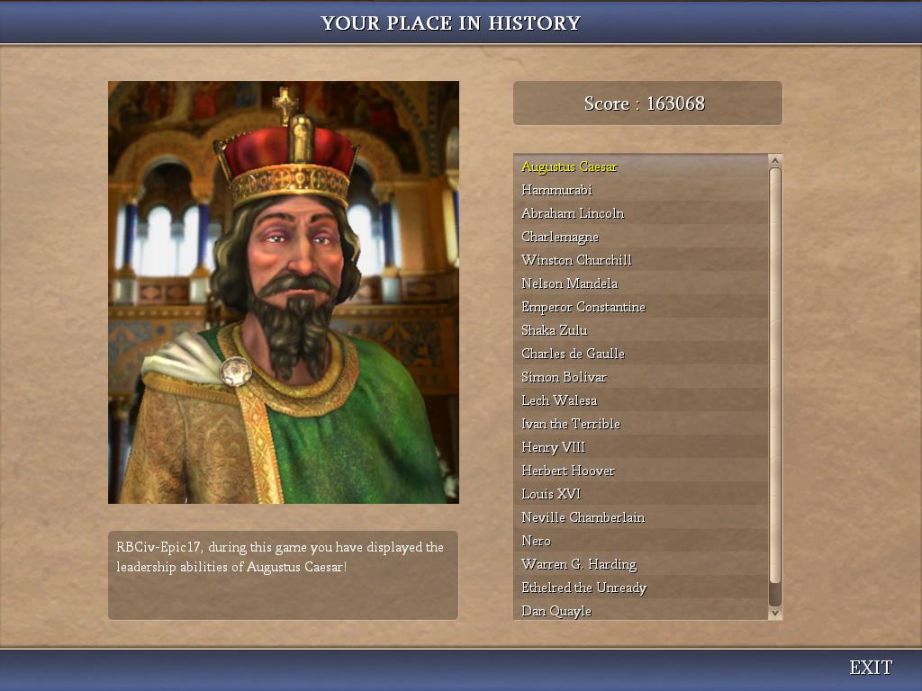The width and height of the screenshot is (922, 691).
Task: Select the Neville Chamberlain entry
Action: (582, 517)
